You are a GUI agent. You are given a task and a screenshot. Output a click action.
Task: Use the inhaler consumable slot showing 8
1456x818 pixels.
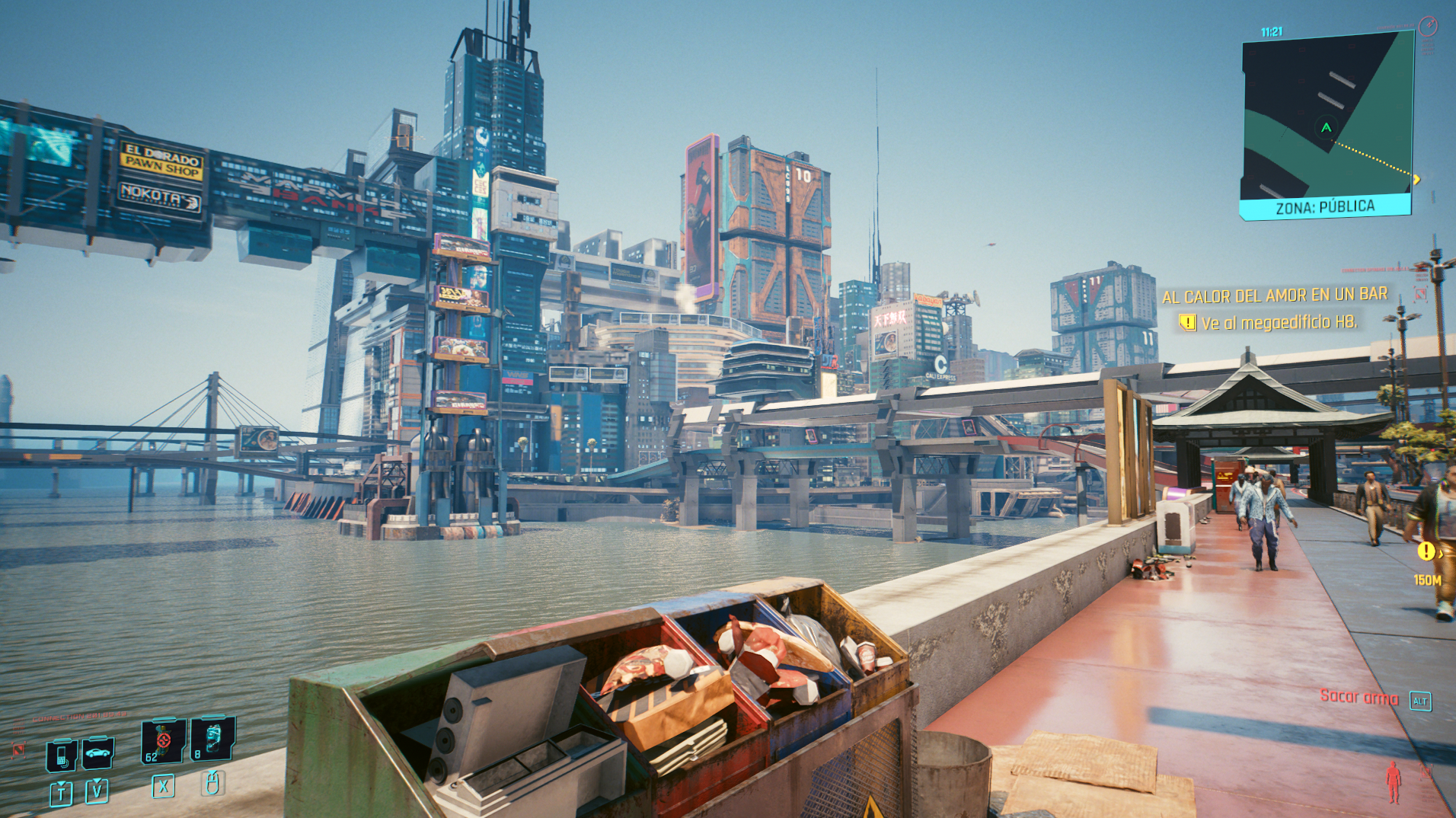212,739
